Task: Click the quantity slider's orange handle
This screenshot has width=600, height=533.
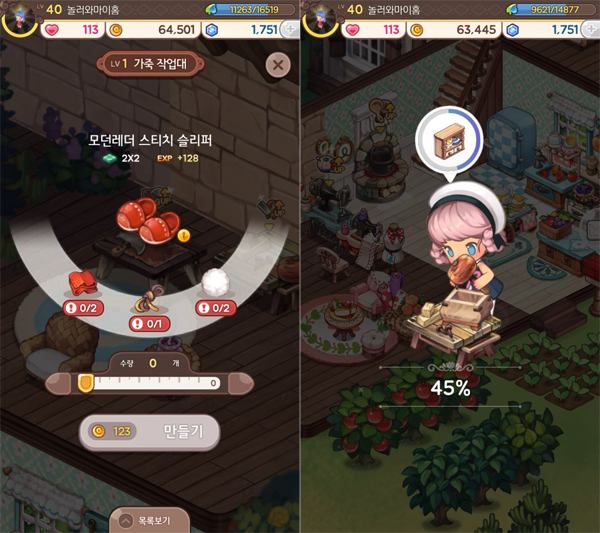Action: [85, 382]
